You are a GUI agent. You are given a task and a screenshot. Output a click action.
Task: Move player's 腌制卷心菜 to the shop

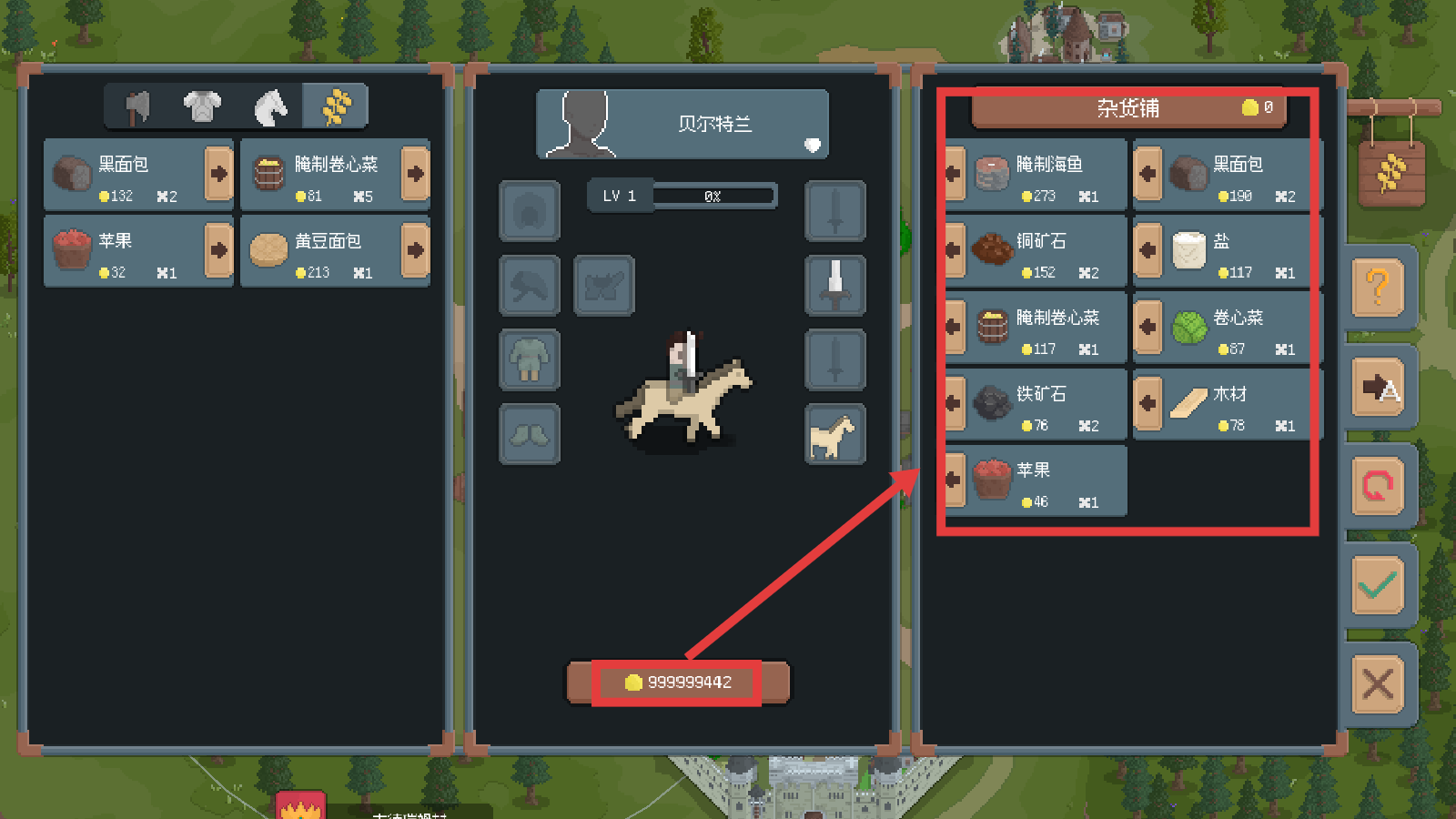[x=415, y=174]
